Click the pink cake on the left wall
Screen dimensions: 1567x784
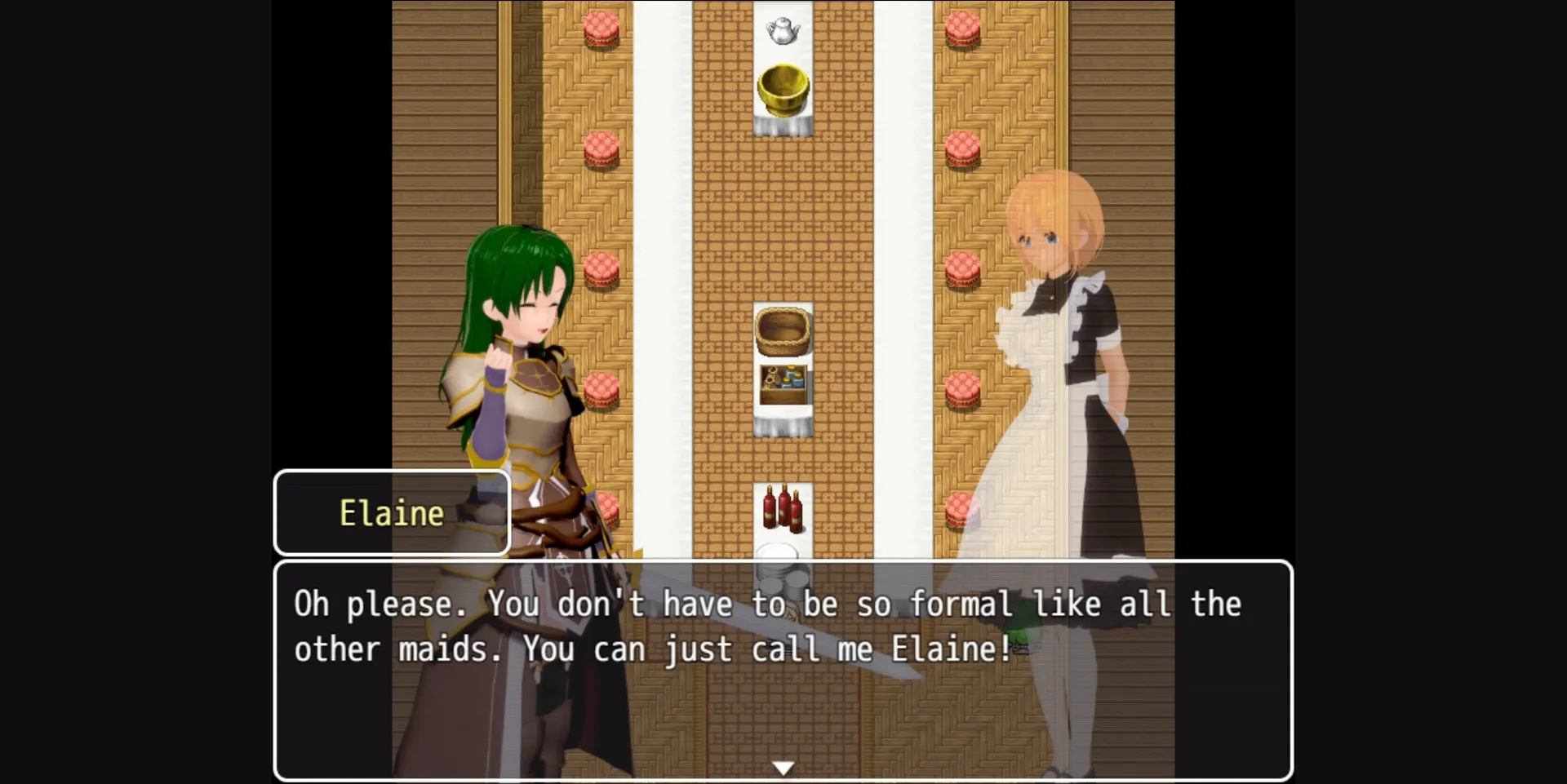coord(601,269)
